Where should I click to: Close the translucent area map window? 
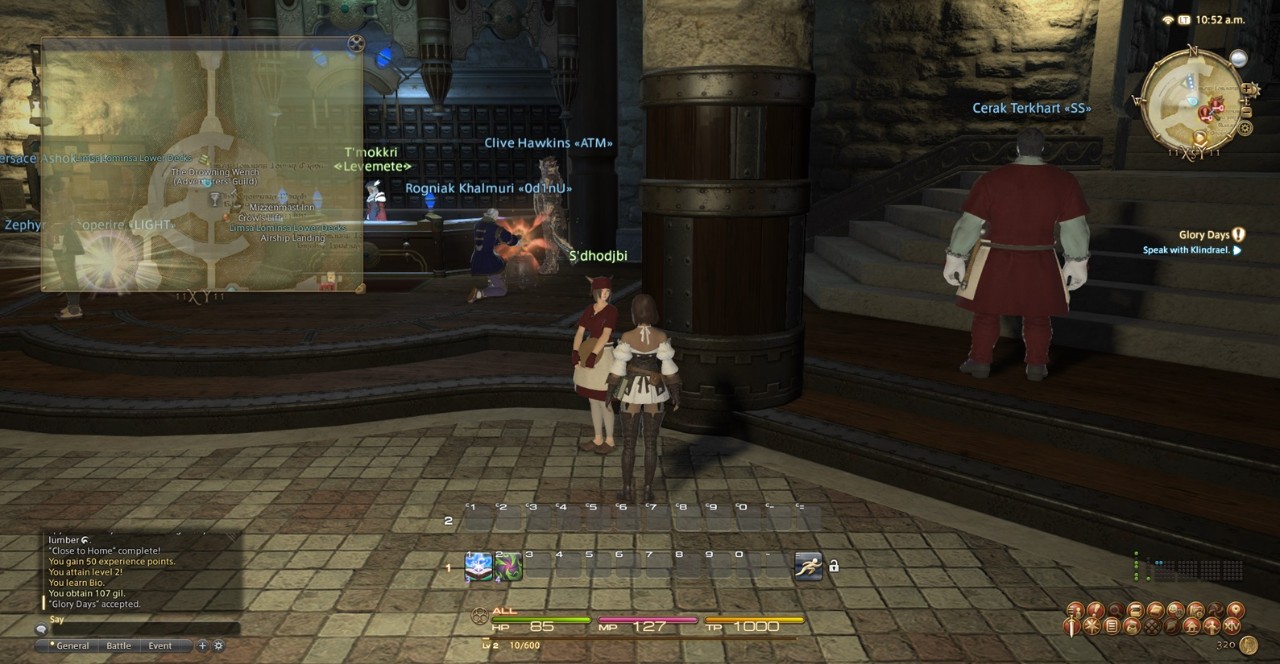point(356,43)
